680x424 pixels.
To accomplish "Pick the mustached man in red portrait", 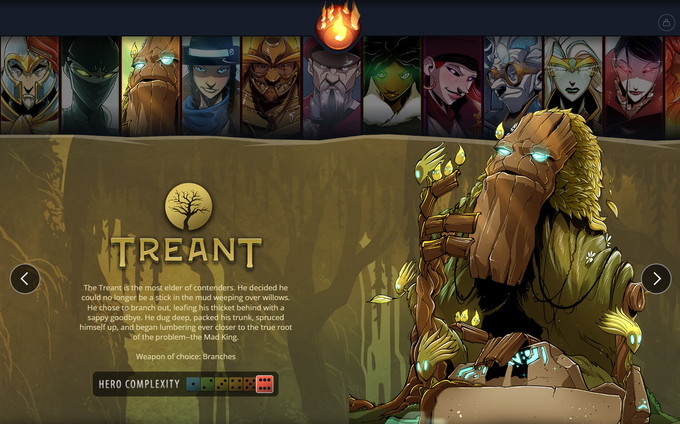I will pos(453,86).
